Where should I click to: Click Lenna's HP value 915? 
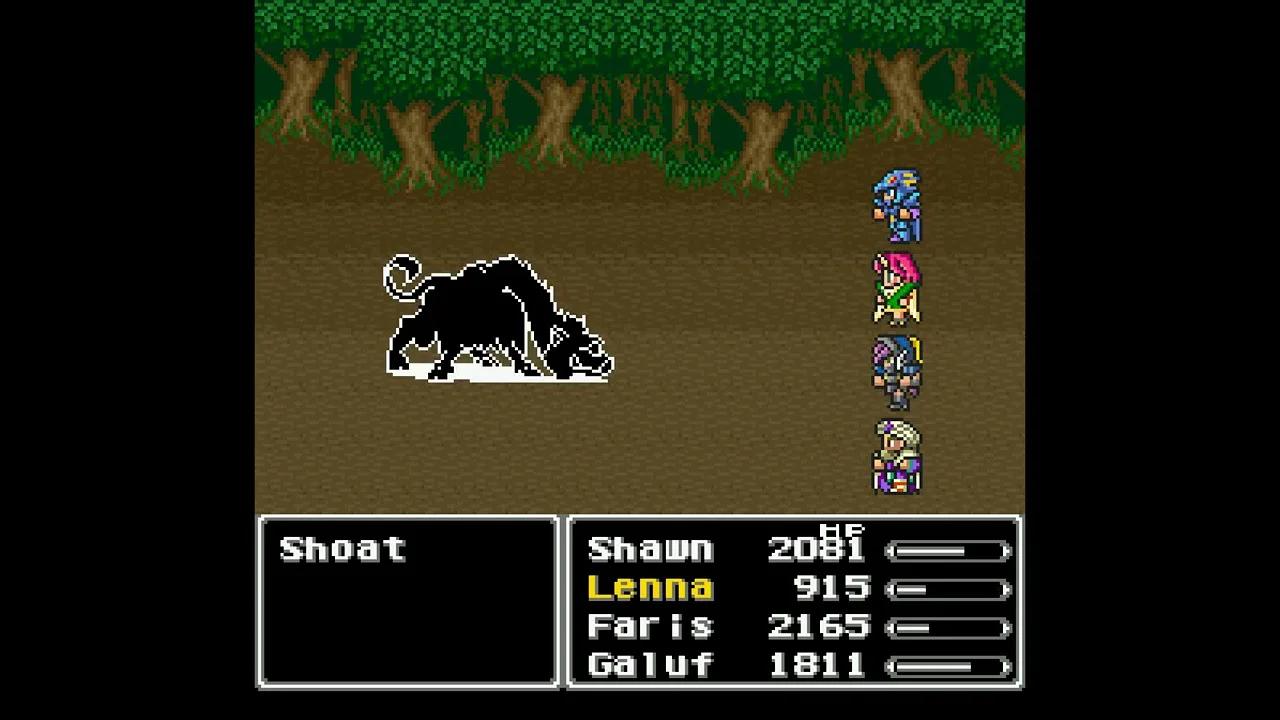[830, 588]
